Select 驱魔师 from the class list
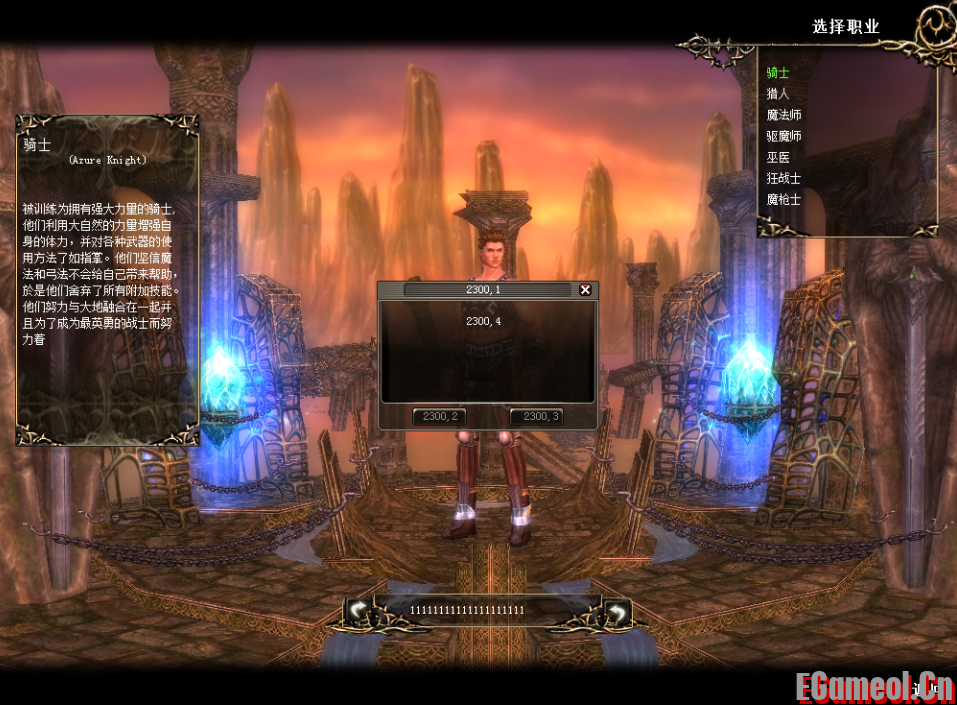 tap(784, 136)
